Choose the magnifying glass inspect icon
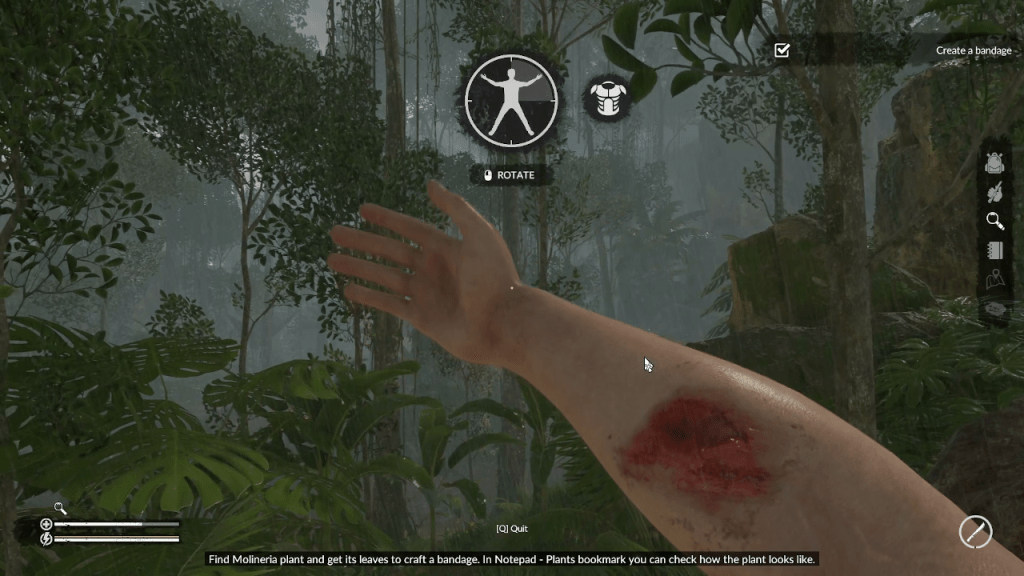This screenshot has width=1024, height=576. tap(994, 221)
